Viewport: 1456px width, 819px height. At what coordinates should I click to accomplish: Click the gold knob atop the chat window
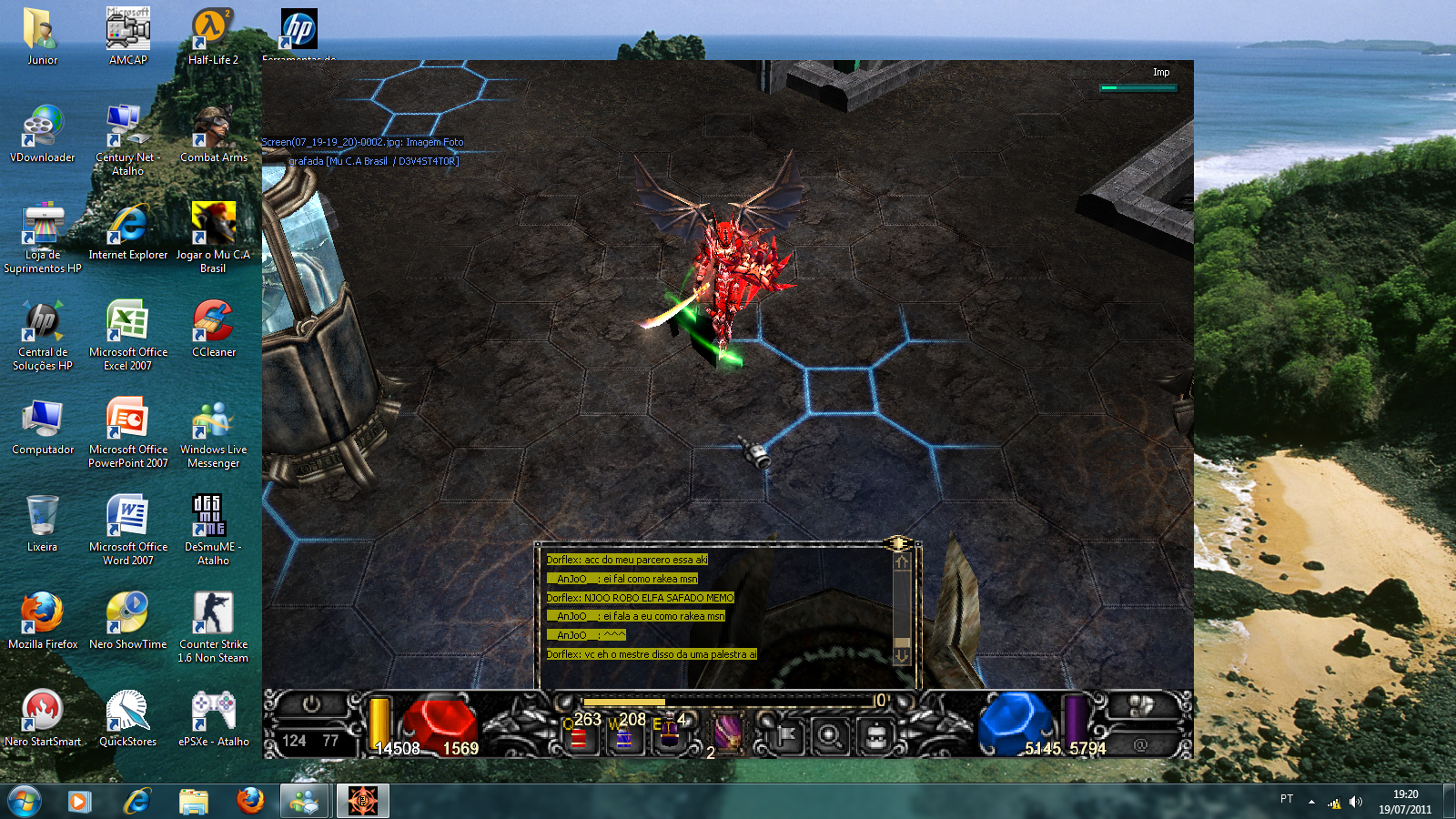pos(897,543)
